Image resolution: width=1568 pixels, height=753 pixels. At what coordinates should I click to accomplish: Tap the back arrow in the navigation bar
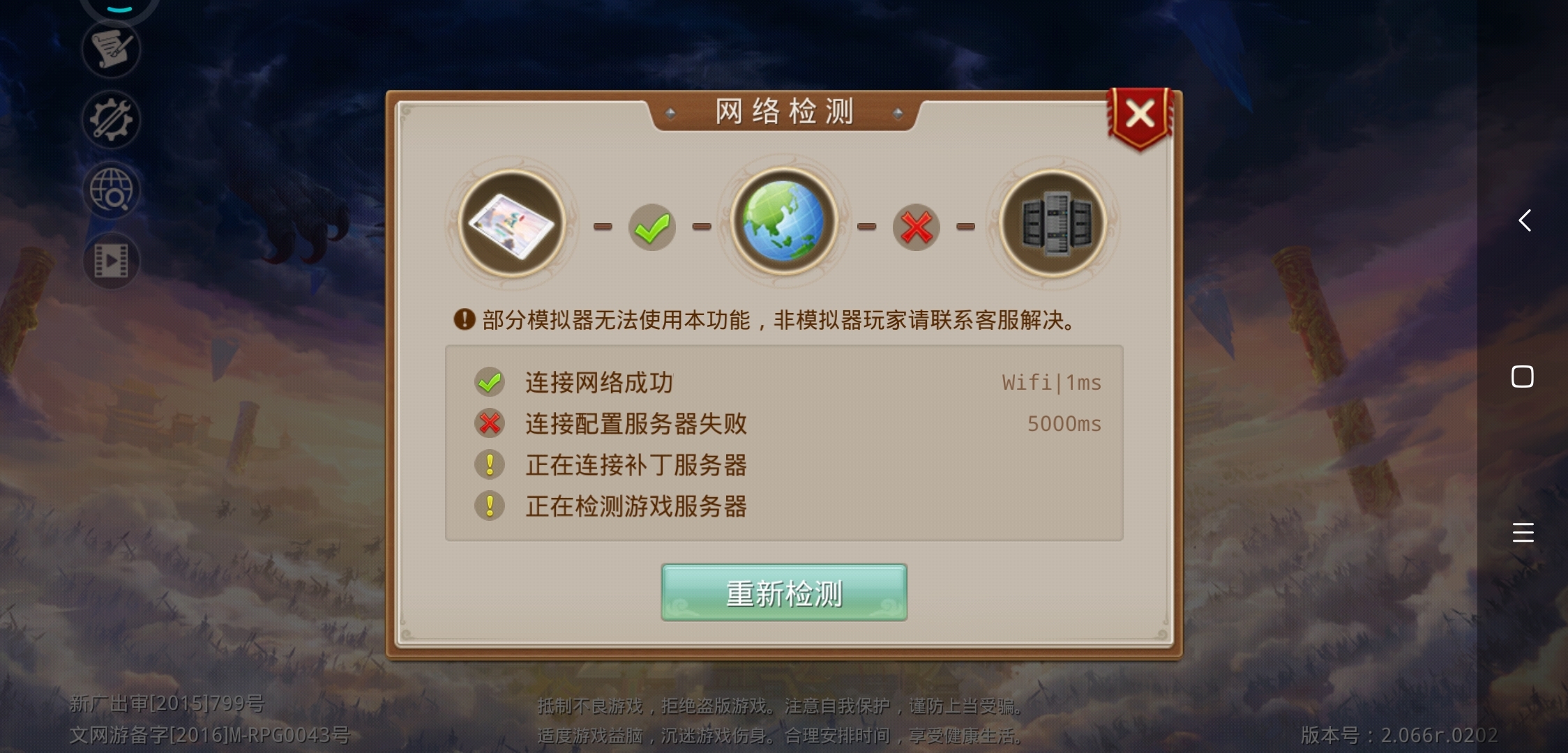tap(1524, 220)
